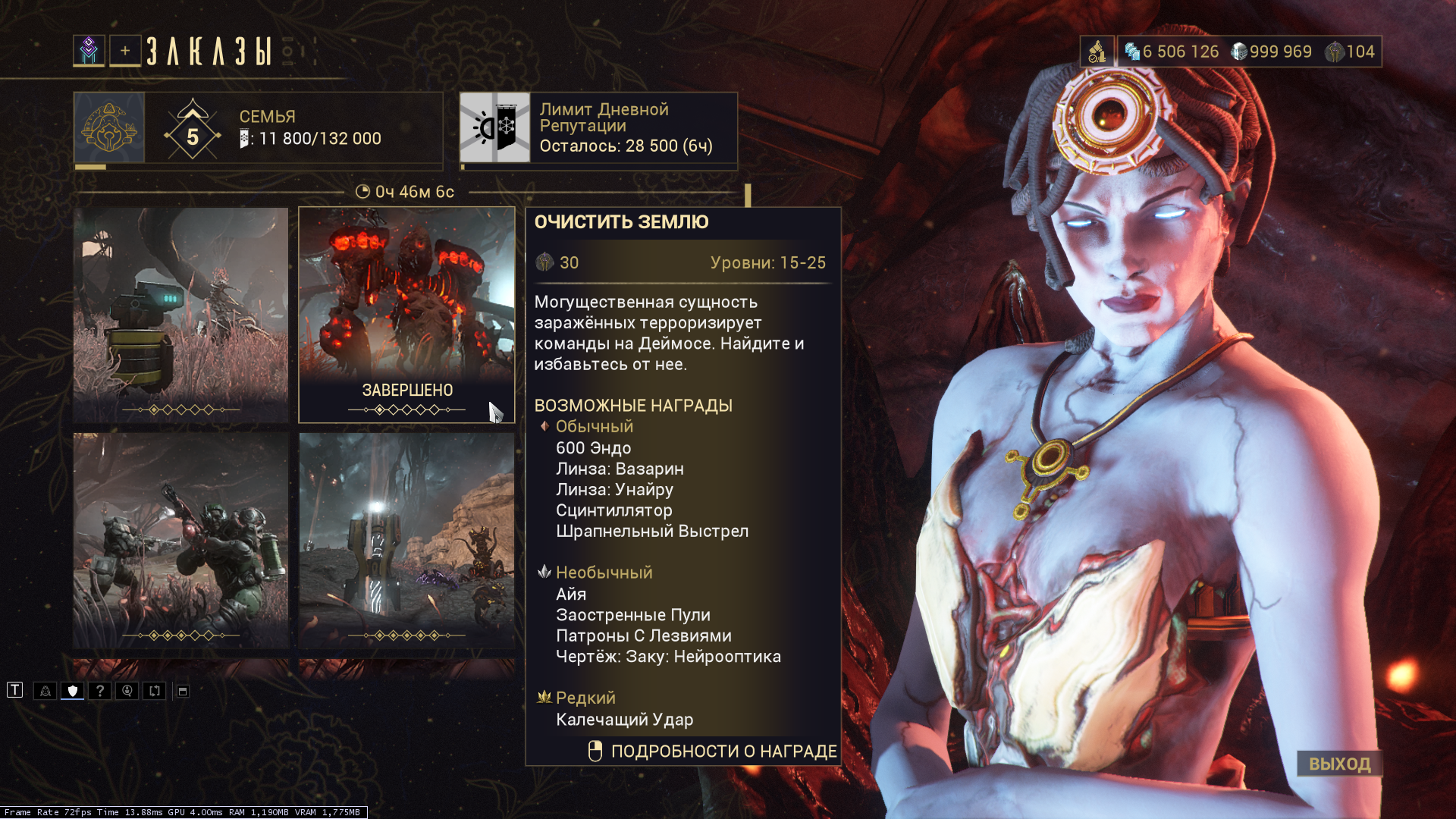Switch to the recruiting magnifier chat tab

click(127, 691)
